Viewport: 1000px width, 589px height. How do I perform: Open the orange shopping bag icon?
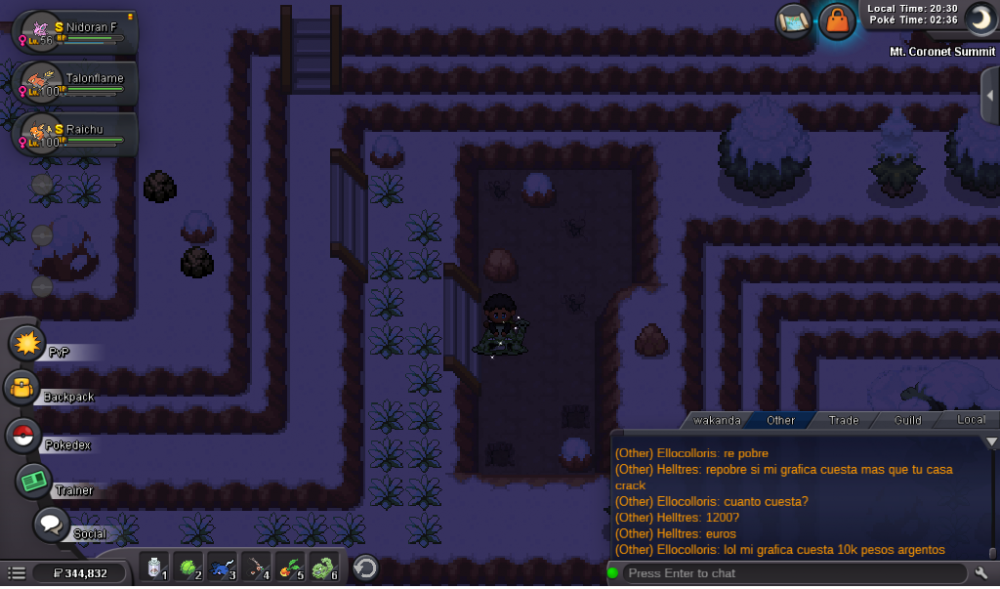point(836,21)
